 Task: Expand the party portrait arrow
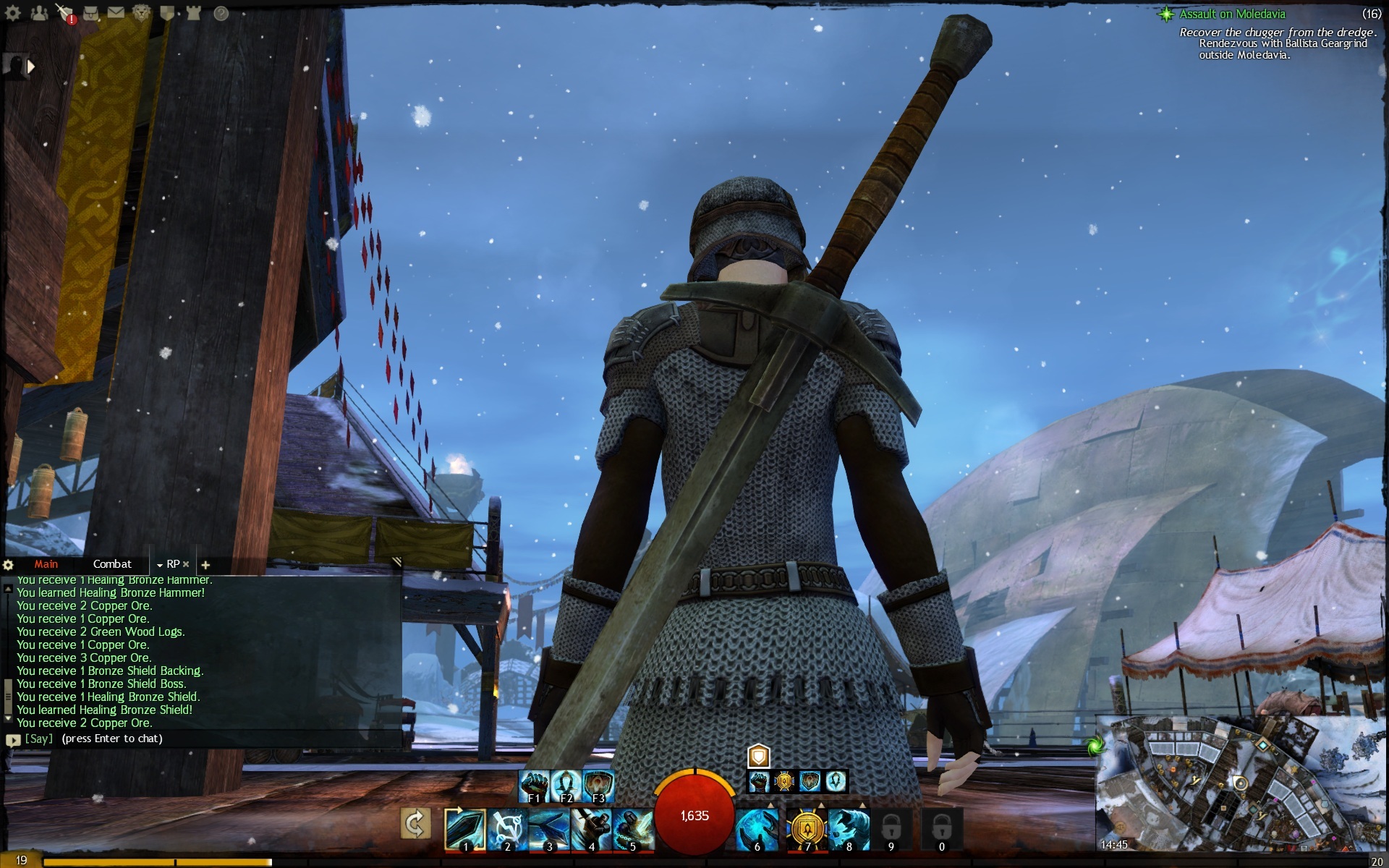point(31,67)
